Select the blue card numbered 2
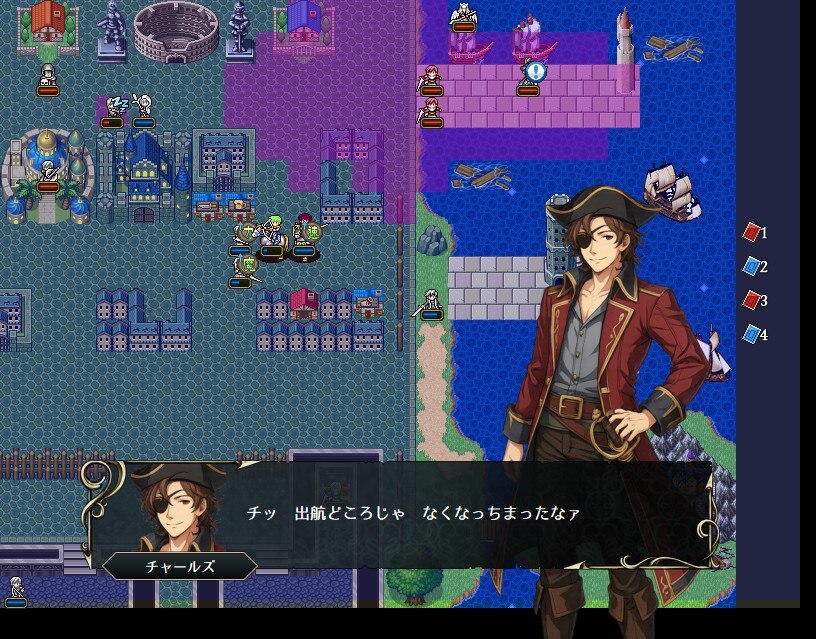This screenshot has height=639, width=816. [752, 267]
